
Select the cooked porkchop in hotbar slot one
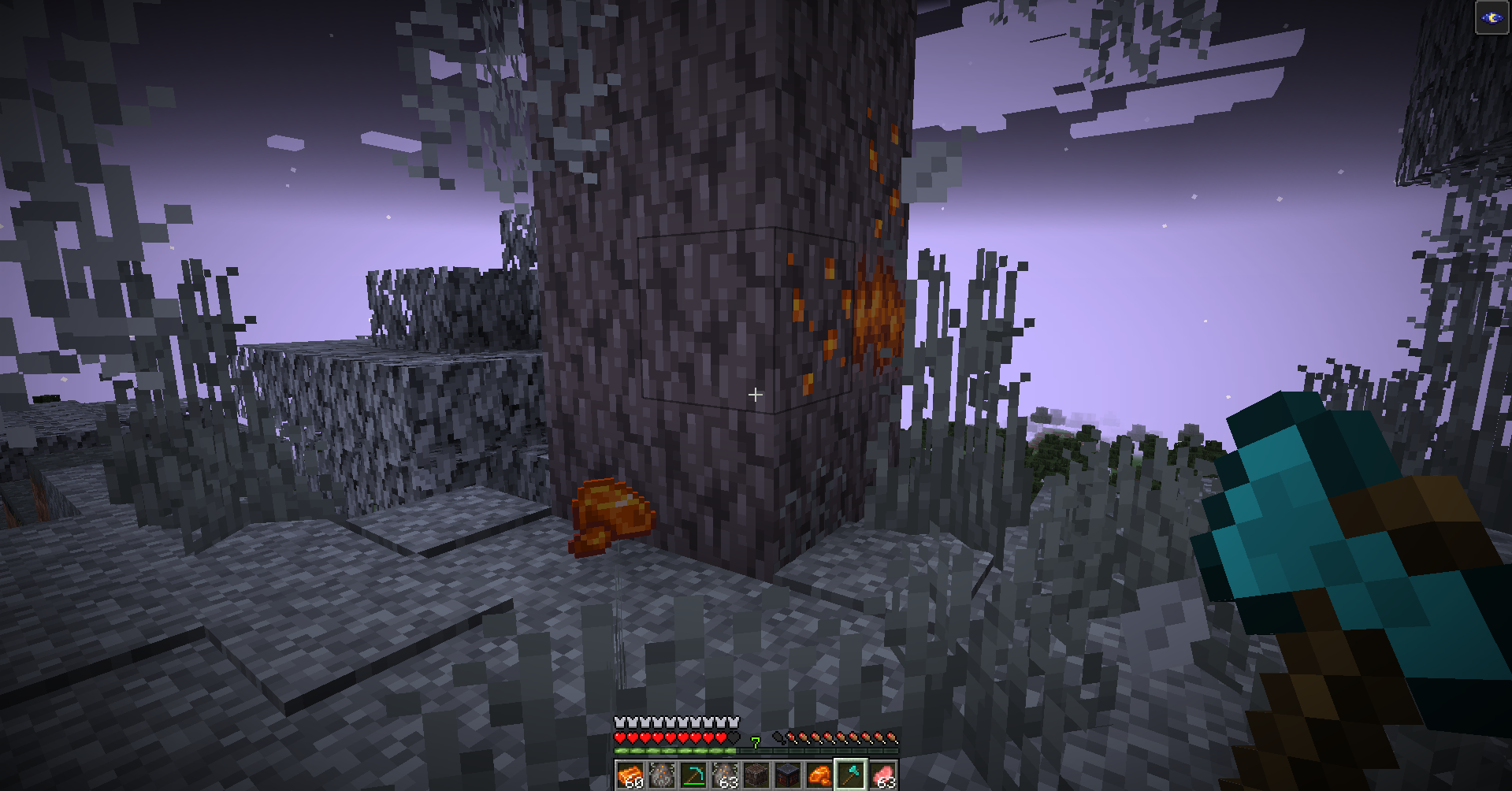(630, 775)
